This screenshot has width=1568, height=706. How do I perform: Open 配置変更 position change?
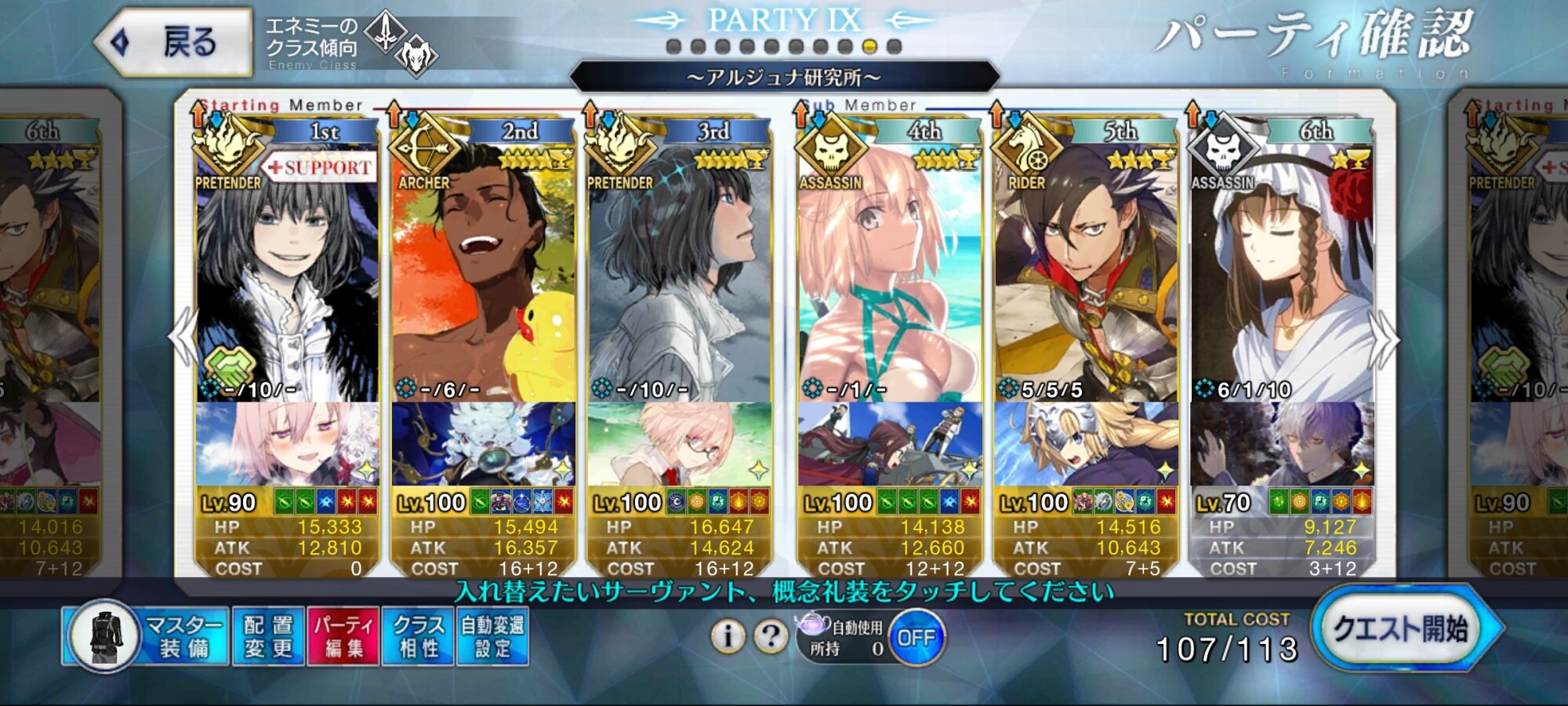point(268,636)
